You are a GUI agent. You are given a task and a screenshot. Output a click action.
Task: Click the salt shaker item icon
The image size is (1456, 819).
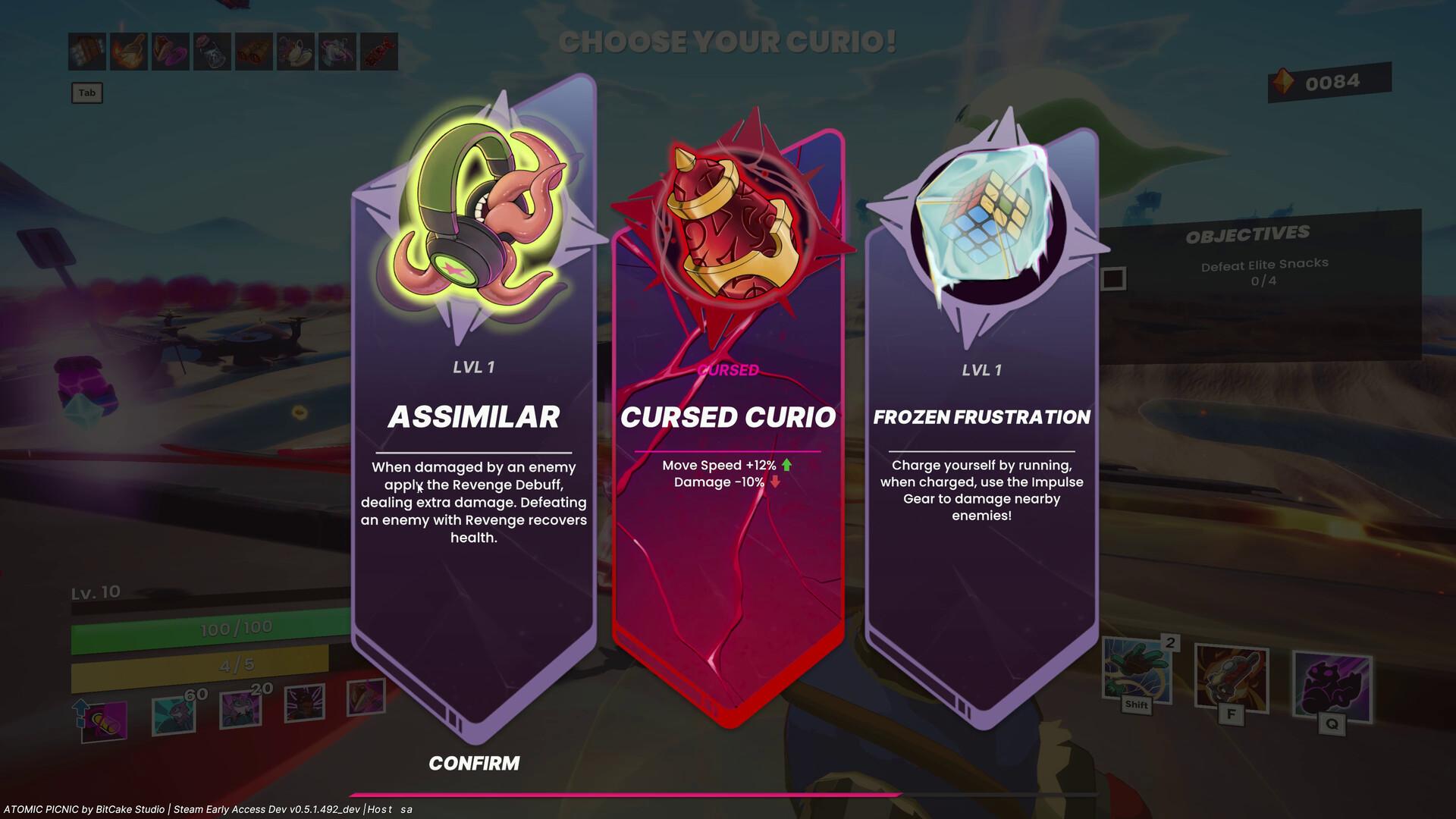[x=212, y=52]
